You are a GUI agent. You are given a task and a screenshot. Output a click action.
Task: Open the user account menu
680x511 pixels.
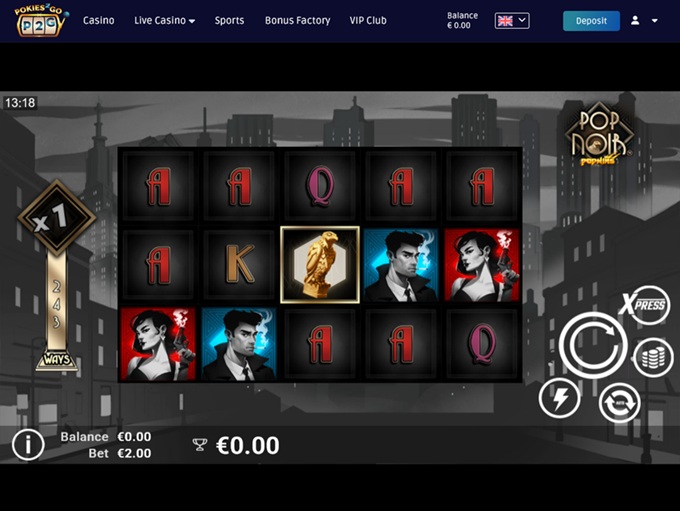click(x=643, y=20)
